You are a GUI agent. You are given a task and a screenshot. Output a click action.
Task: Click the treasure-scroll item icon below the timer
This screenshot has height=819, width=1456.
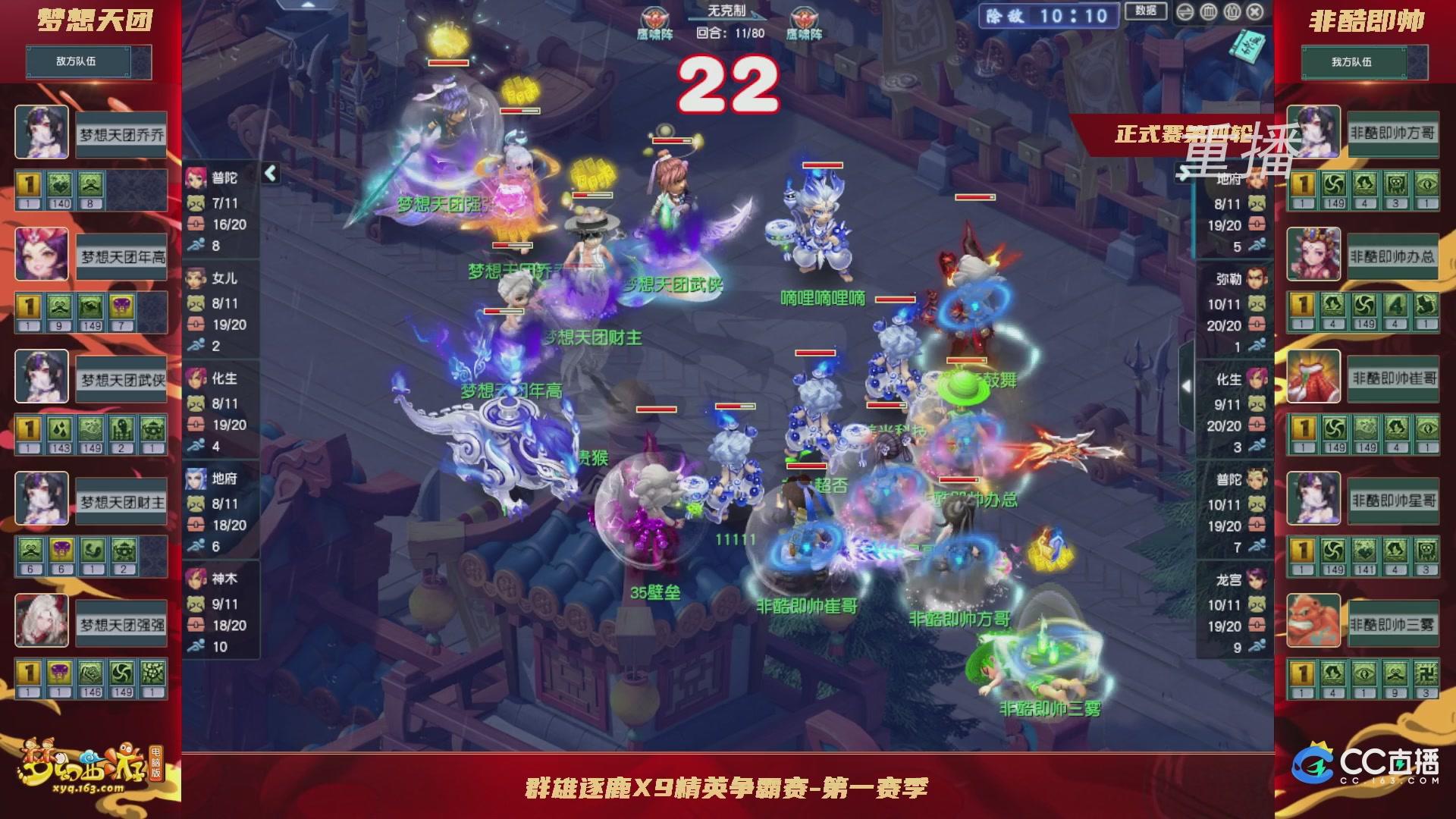[x=1248, y=45]
